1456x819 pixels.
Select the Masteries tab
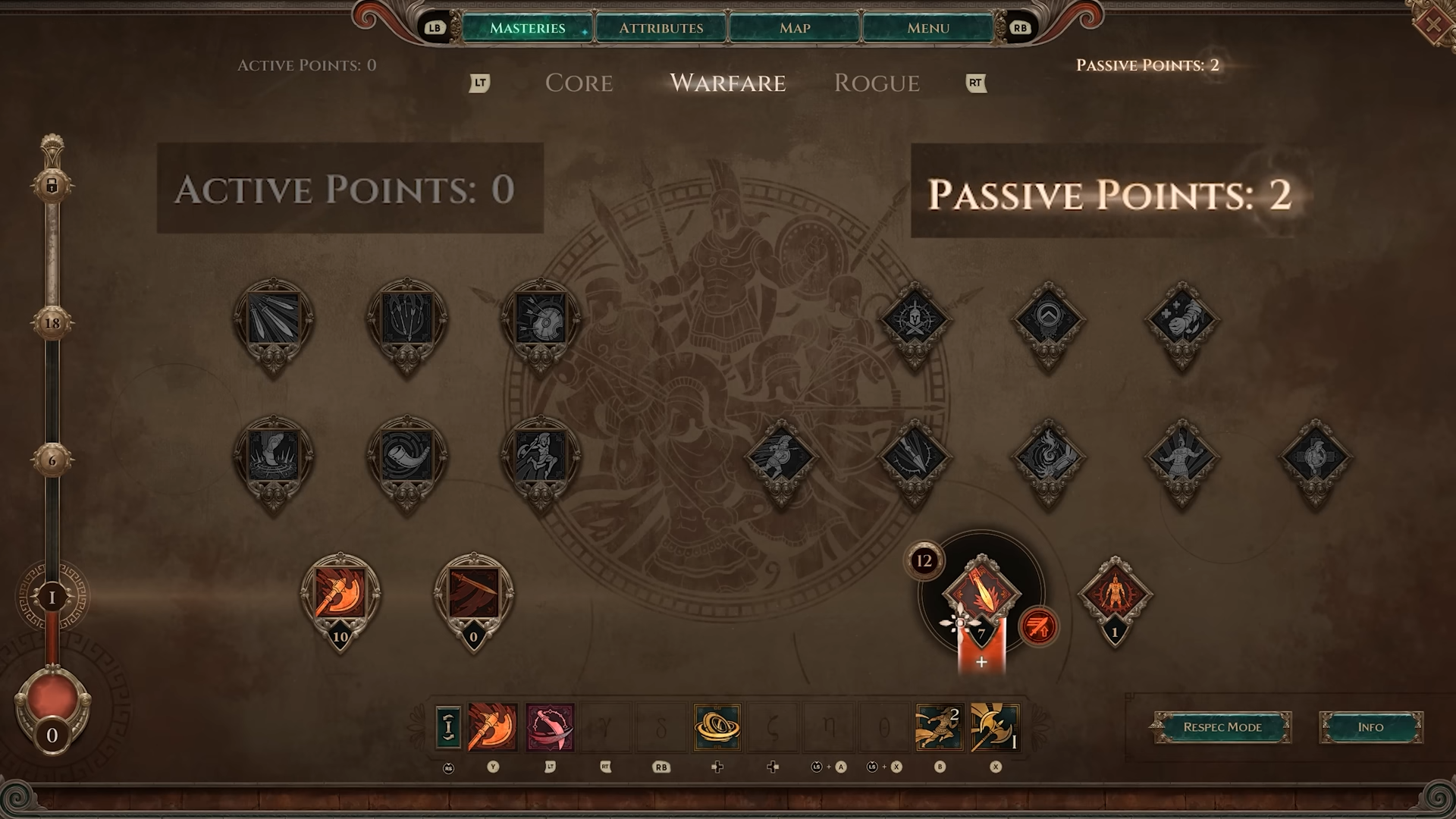(x=527, y=28)
